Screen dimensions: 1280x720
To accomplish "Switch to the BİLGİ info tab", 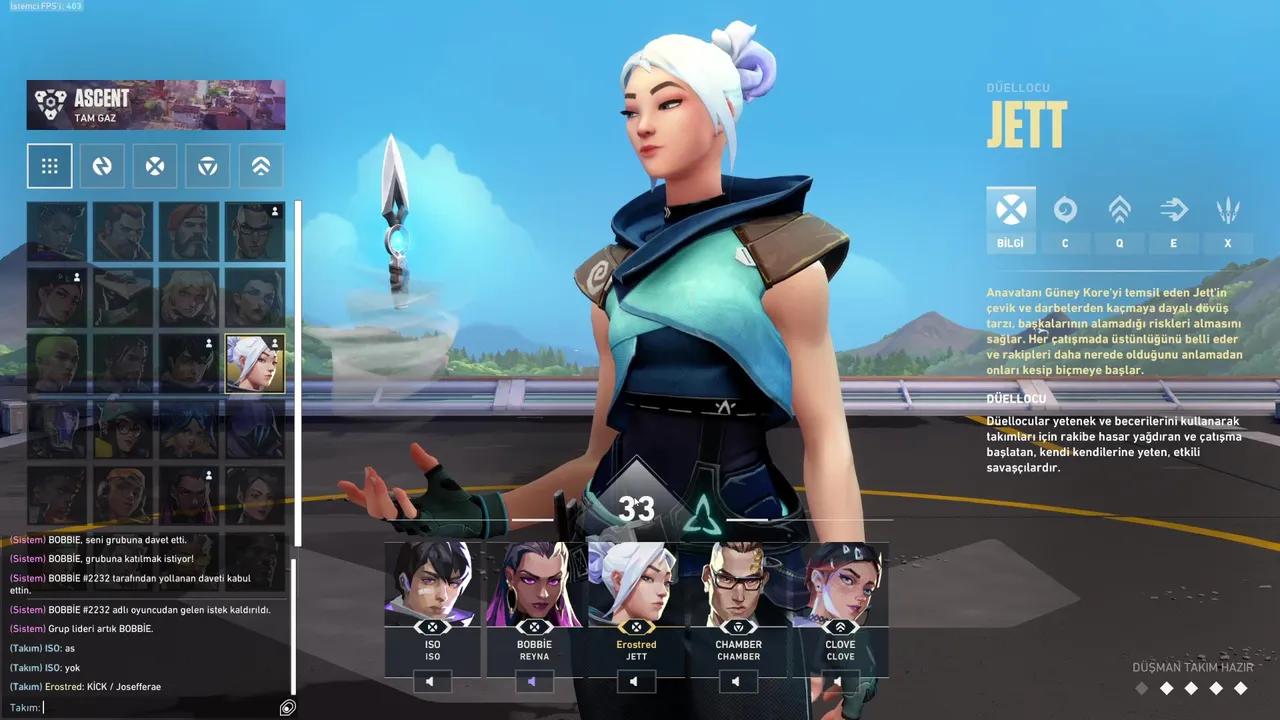I will click(x=1010, y=218).
